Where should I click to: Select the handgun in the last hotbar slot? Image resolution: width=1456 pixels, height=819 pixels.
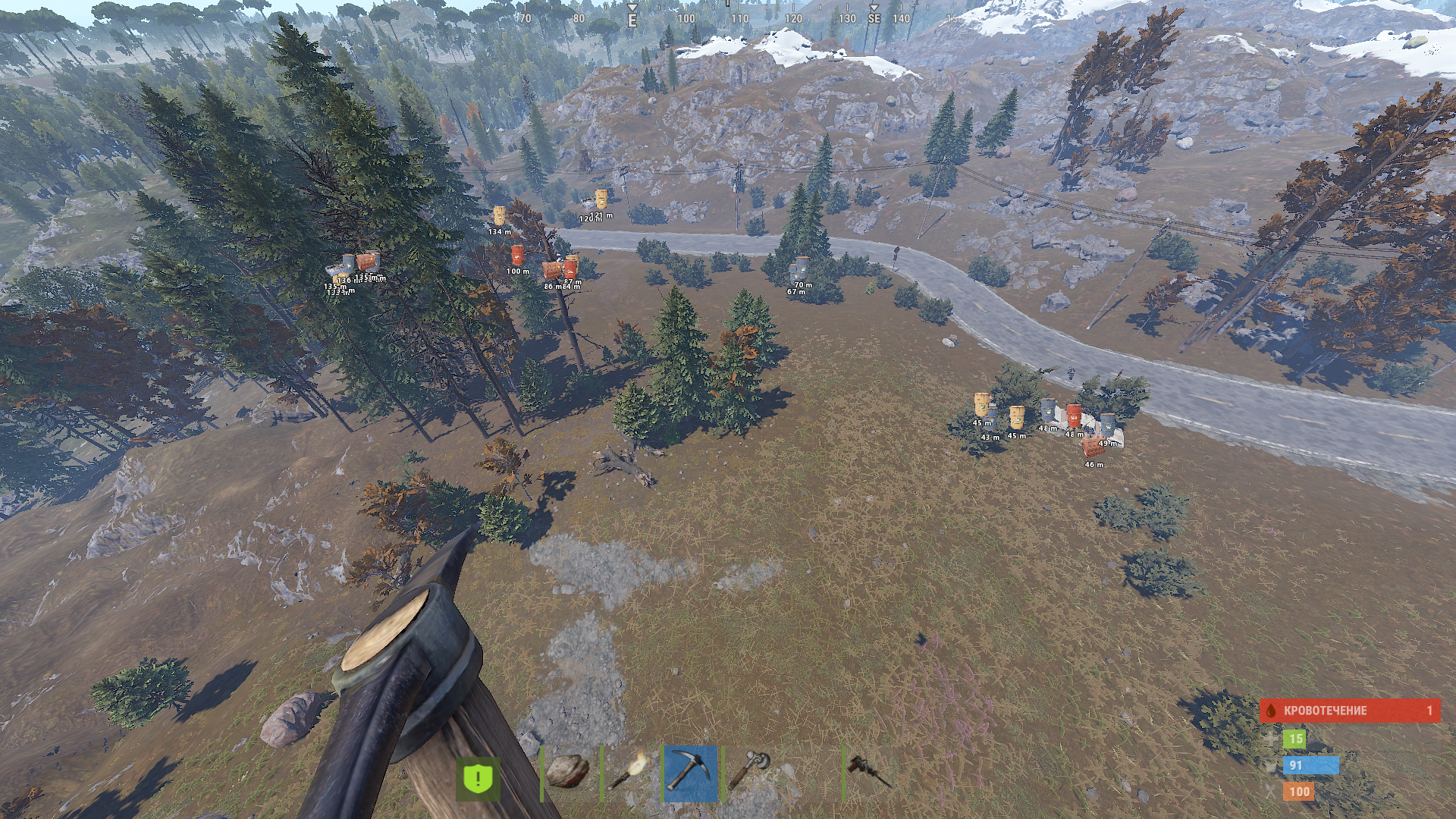869,772
